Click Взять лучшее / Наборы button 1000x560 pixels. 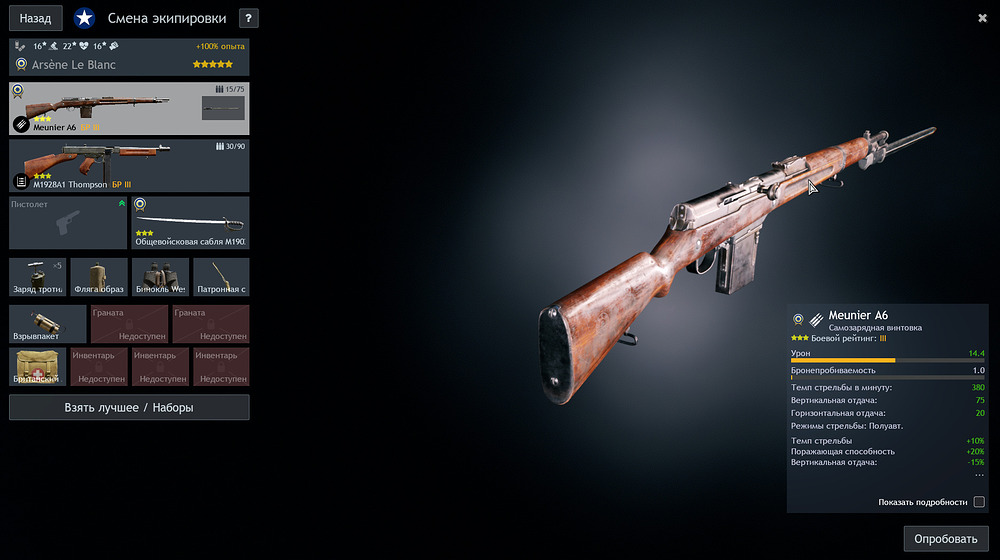tap(129, 407)
